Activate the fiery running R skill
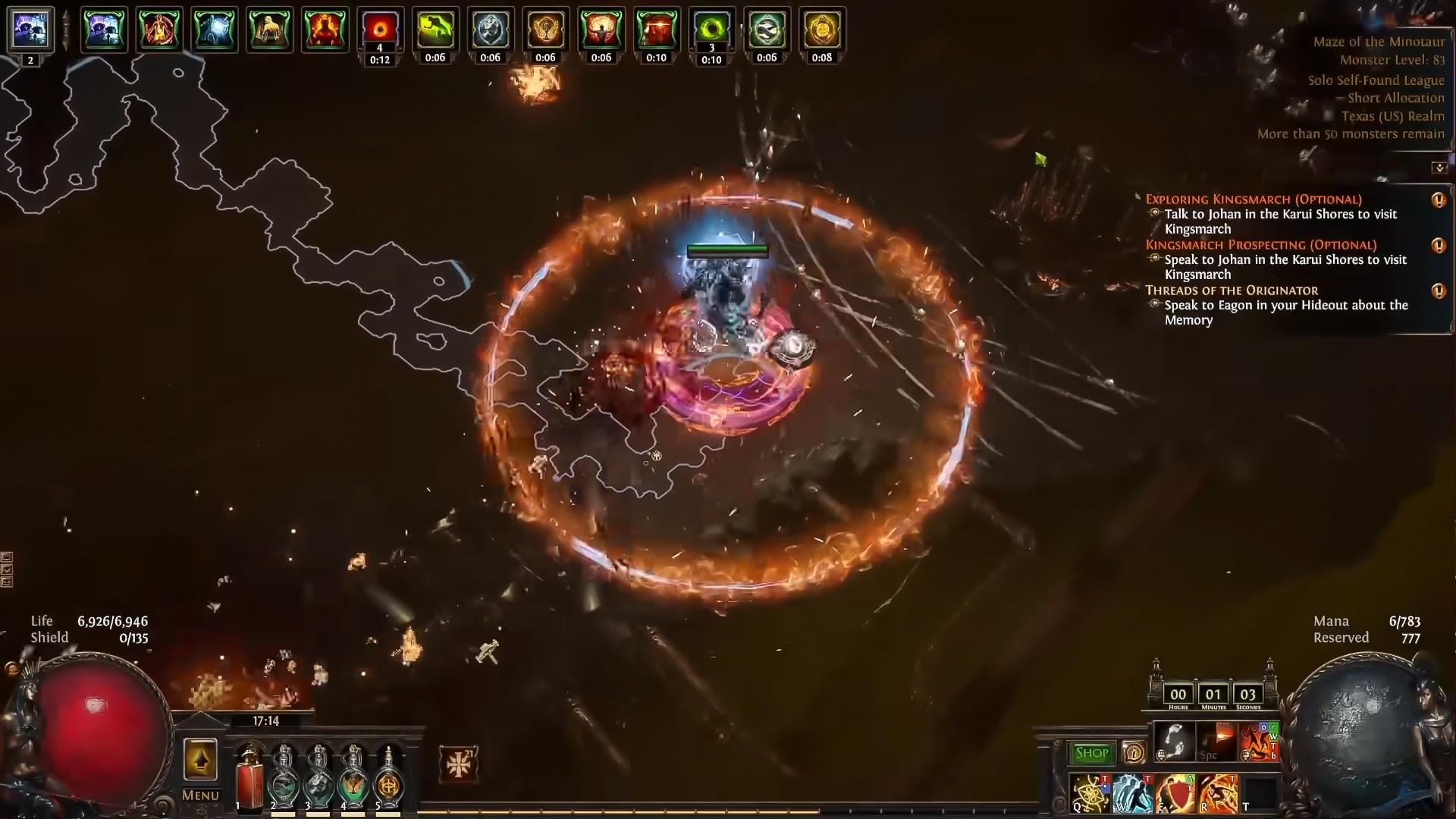1456x819 pixels. (x=1218, y=793)
